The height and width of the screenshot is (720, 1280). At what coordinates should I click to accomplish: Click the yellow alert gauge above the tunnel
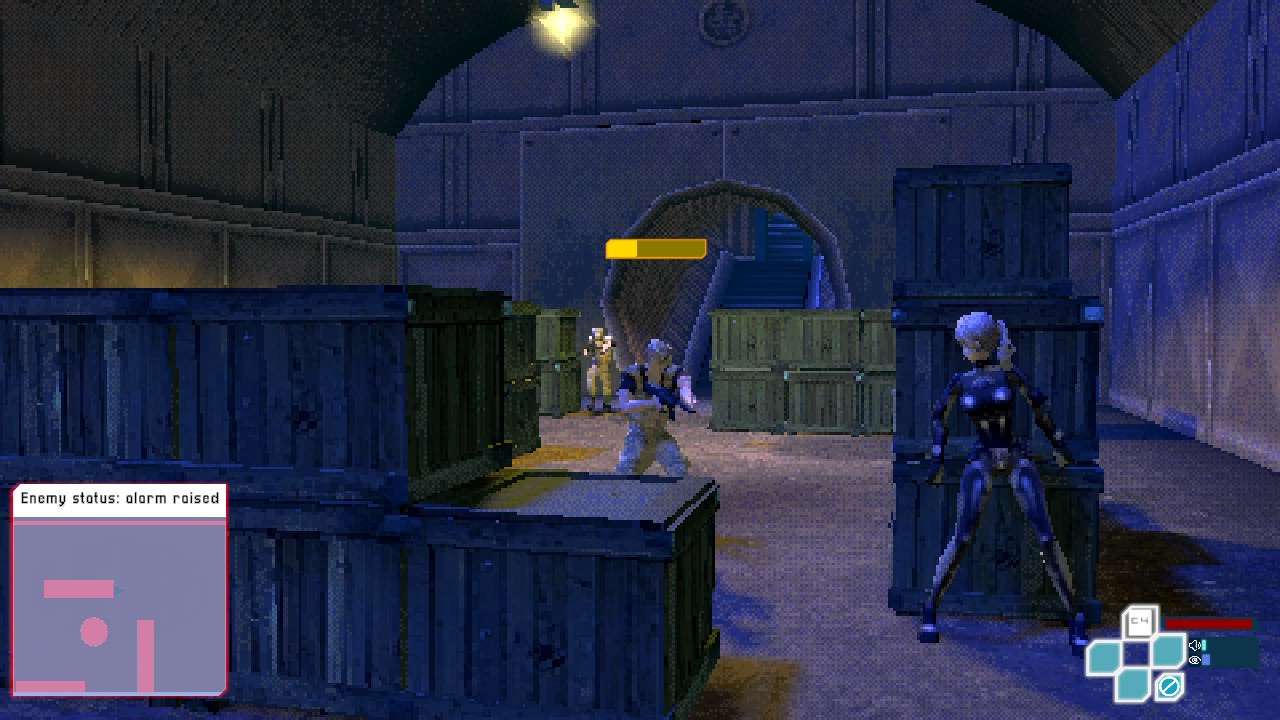click(656, 246)
